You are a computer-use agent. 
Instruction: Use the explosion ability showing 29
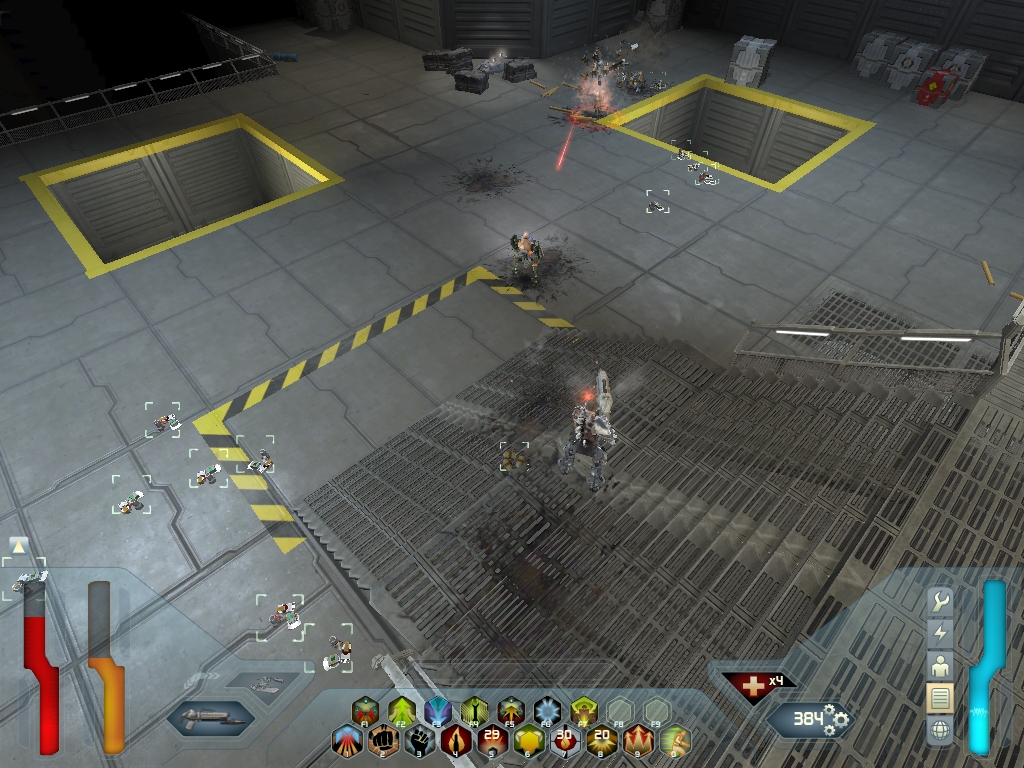[x=492, y=741]
